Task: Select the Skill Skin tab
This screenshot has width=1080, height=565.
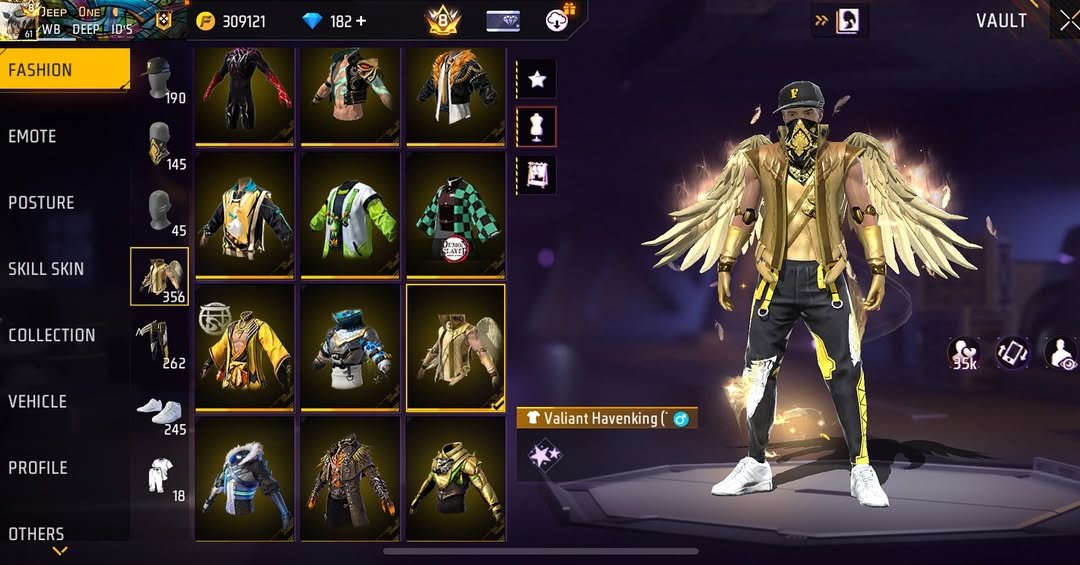Action: pos(46,269)
